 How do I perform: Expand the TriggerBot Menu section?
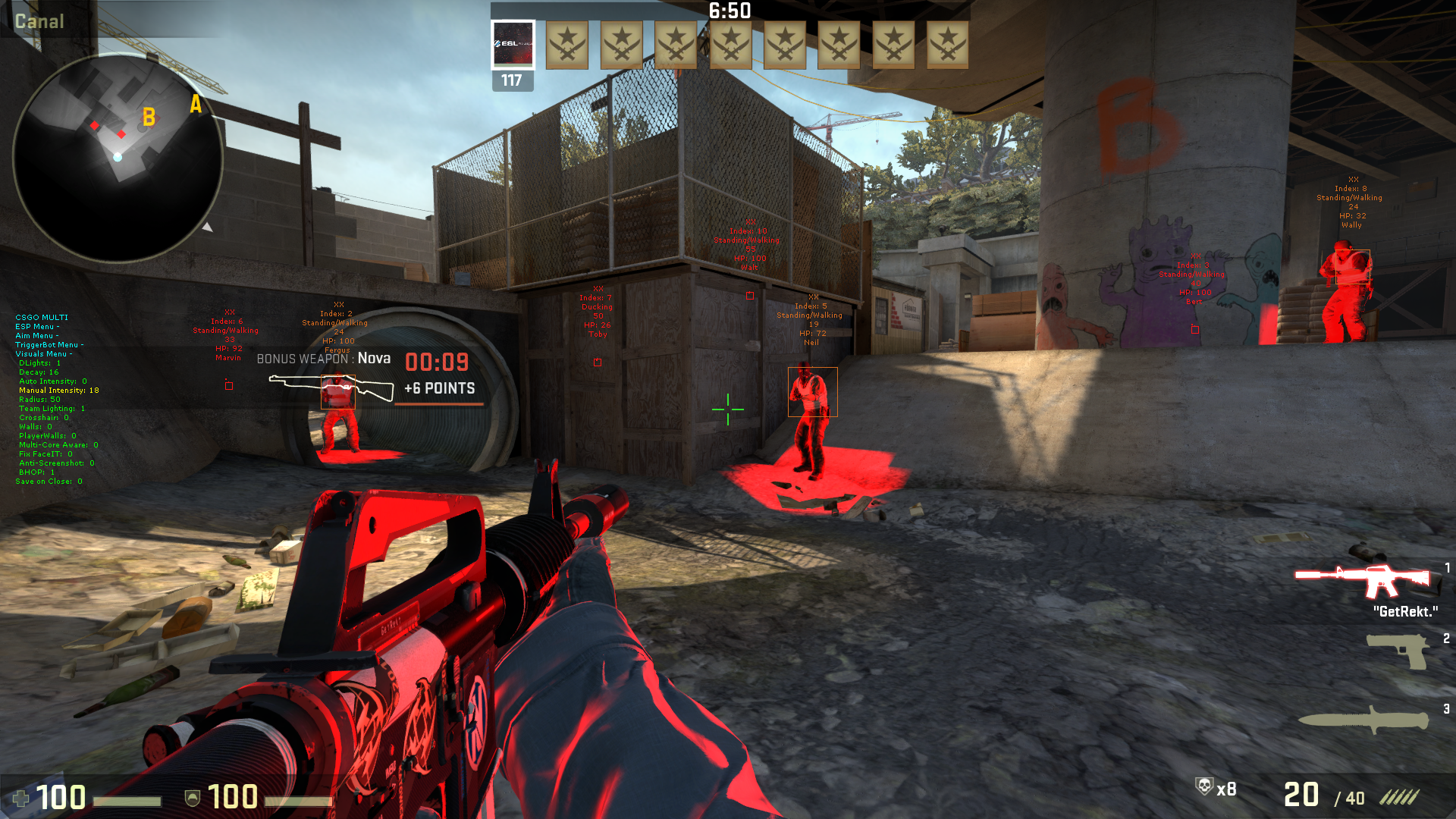click(49, 345)
